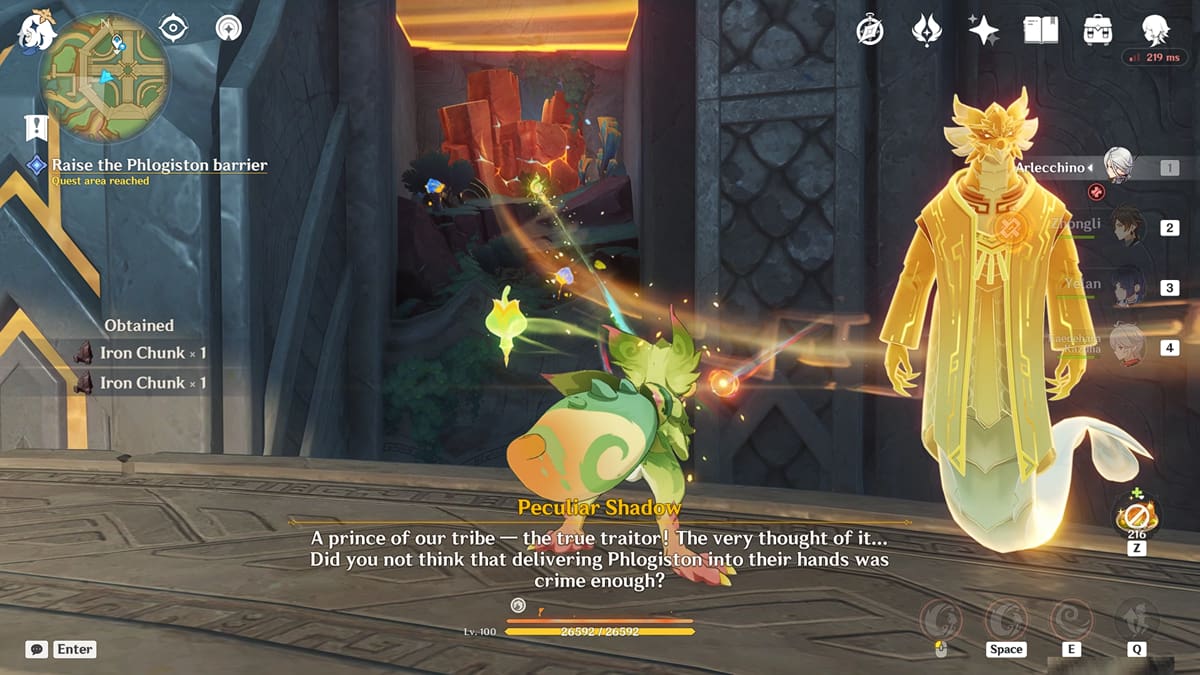The height and width of the screenshot is (675, 1200).
Task: Open the winged flame emblem icon
Action: (927, 30)
